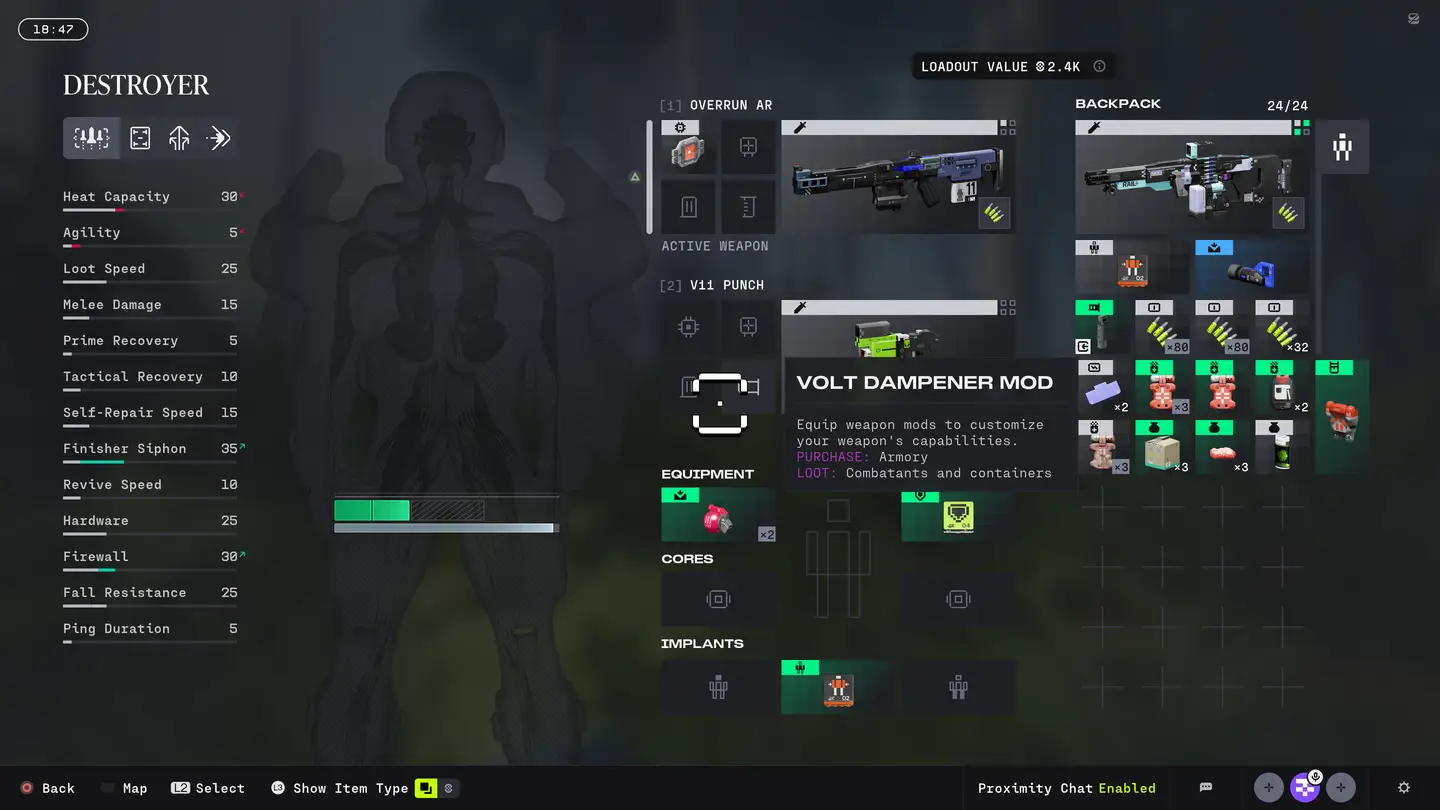Select the blue scope attachment in the backpack
The image size is (1440, 810).
pos(1250,268)
